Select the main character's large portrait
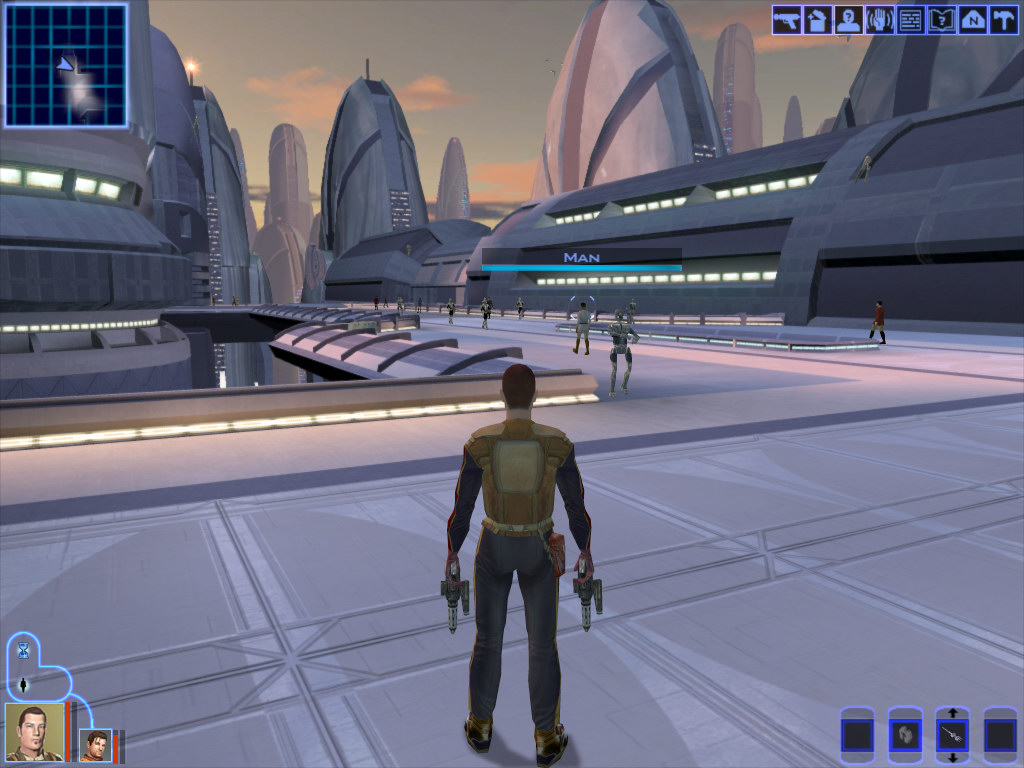The height and width of the screenshot is (768, 1024). pos(34,732)
